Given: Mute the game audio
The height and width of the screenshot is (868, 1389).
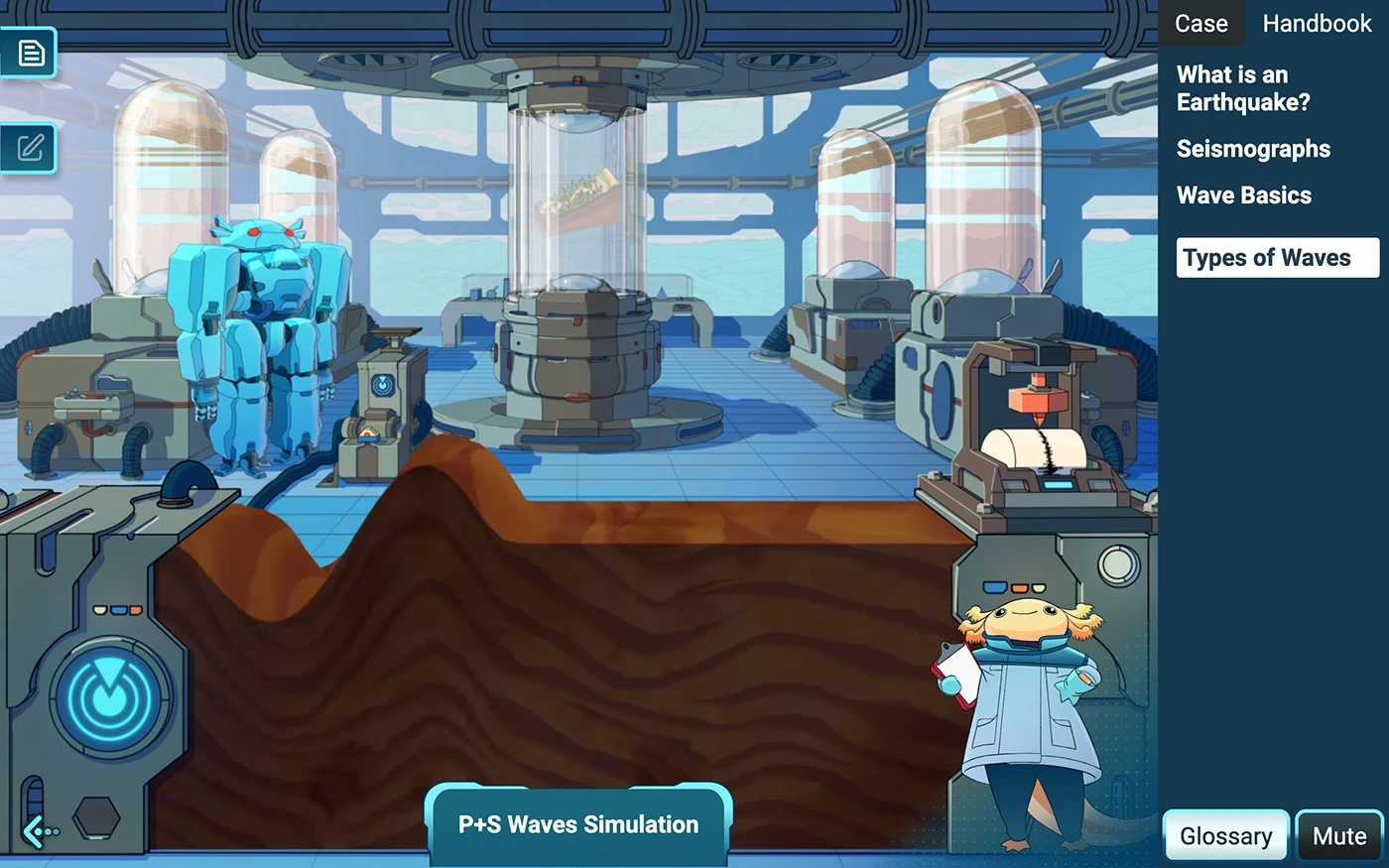Looking at the screenshot, I should pos(1338,836).
